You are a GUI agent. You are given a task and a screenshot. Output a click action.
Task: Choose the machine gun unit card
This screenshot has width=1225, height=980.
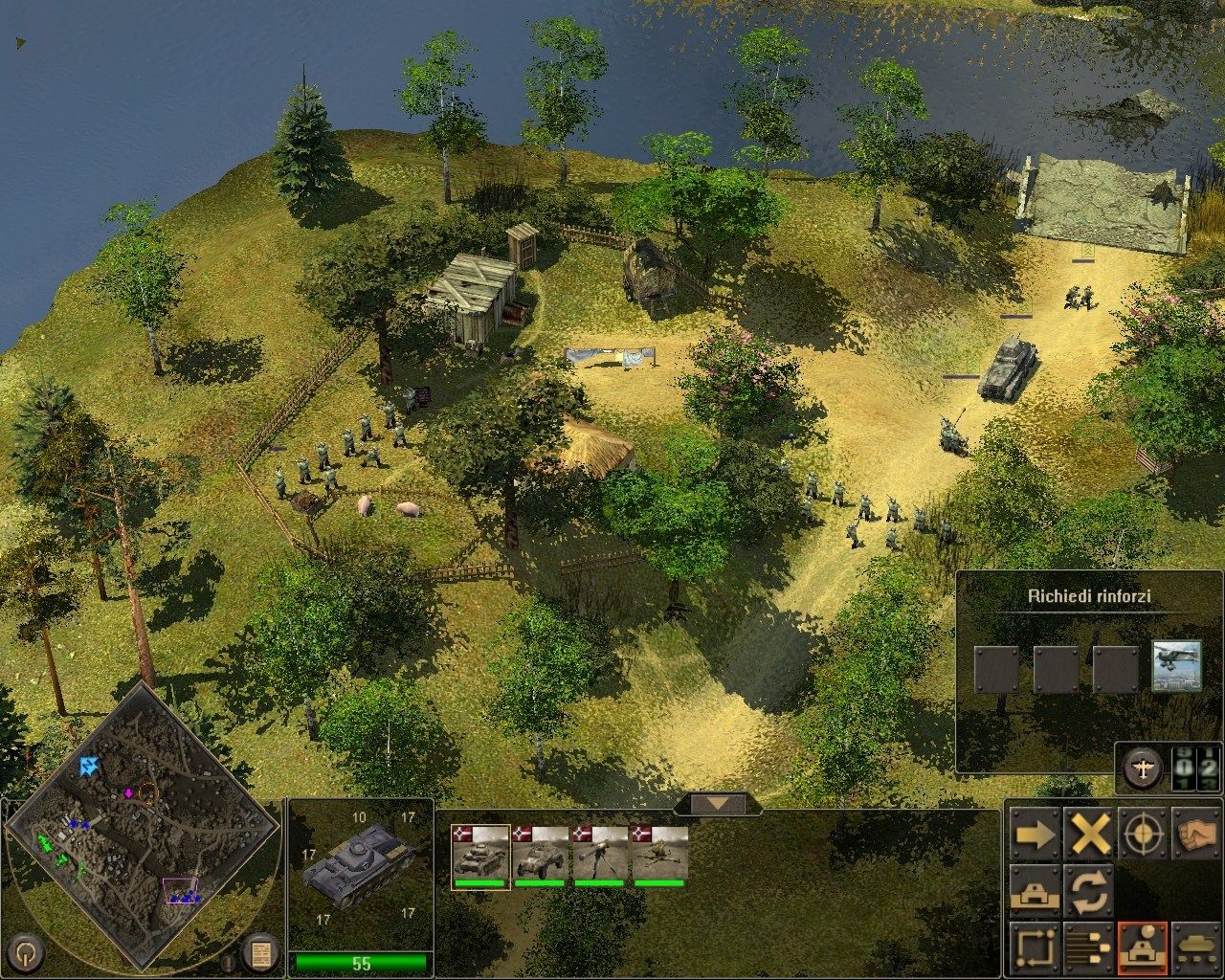pos(600,857)
